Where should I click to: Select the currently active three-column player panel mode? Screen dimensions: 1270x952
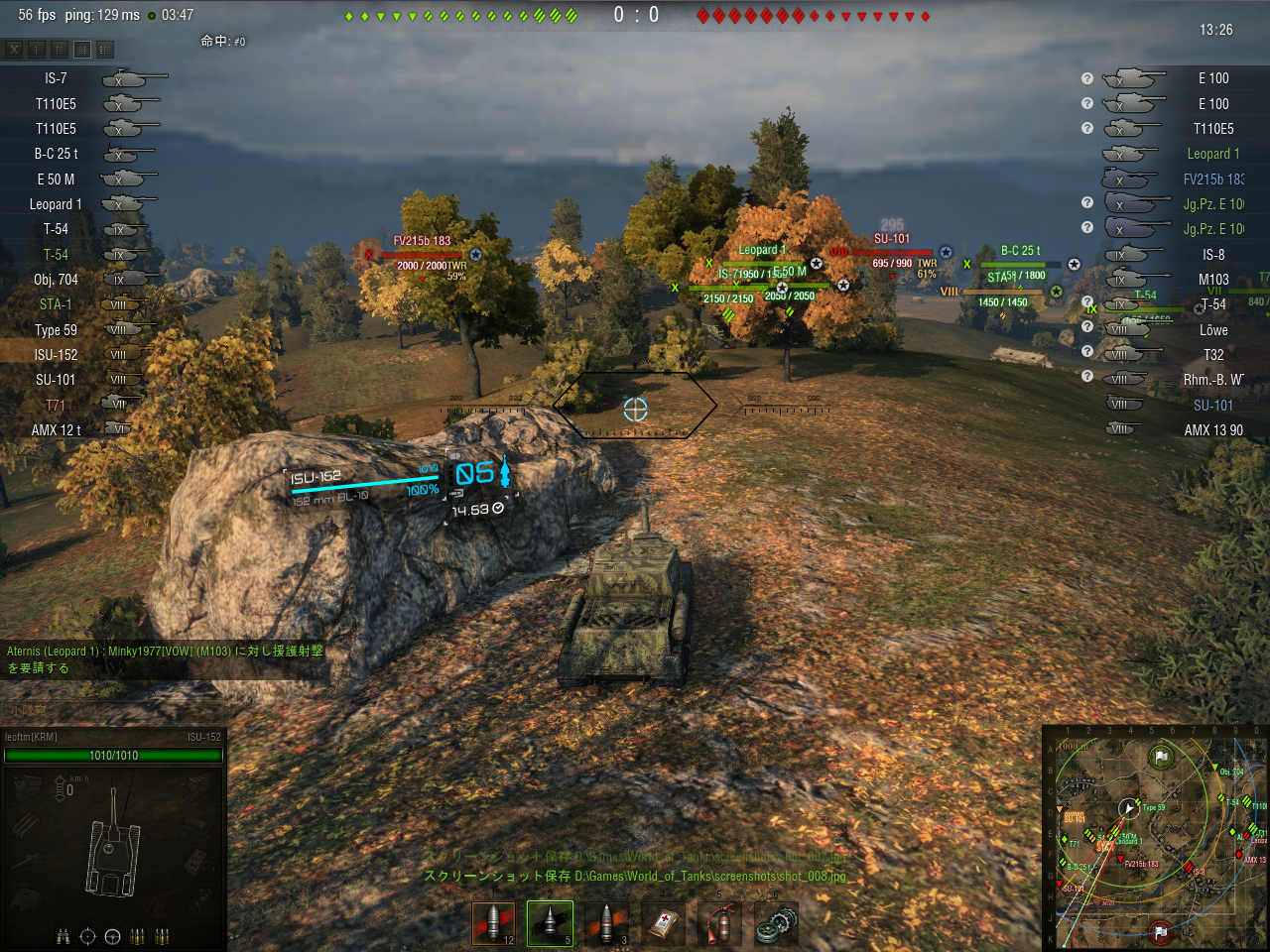pos(82,49)
